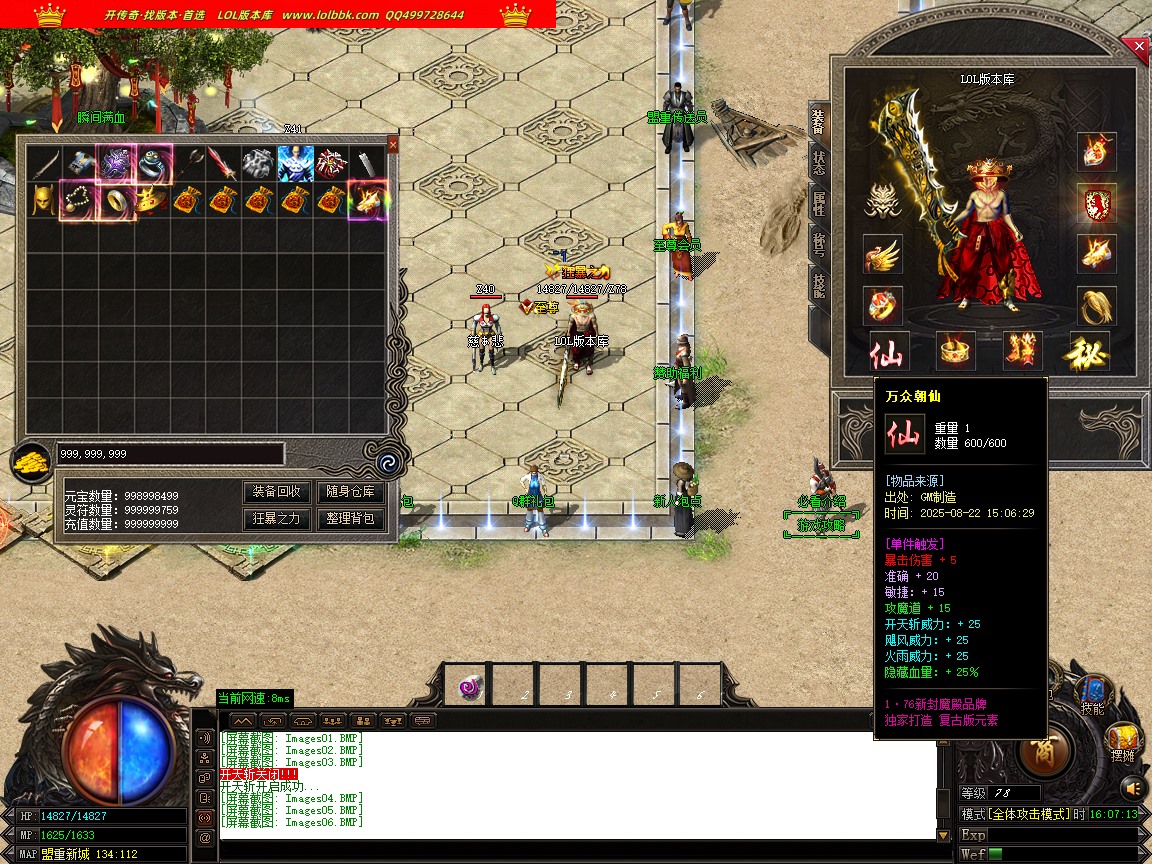Select the blue-robed figure item in bag
This screenshot has height=864, width=1152.
point(295,162)
